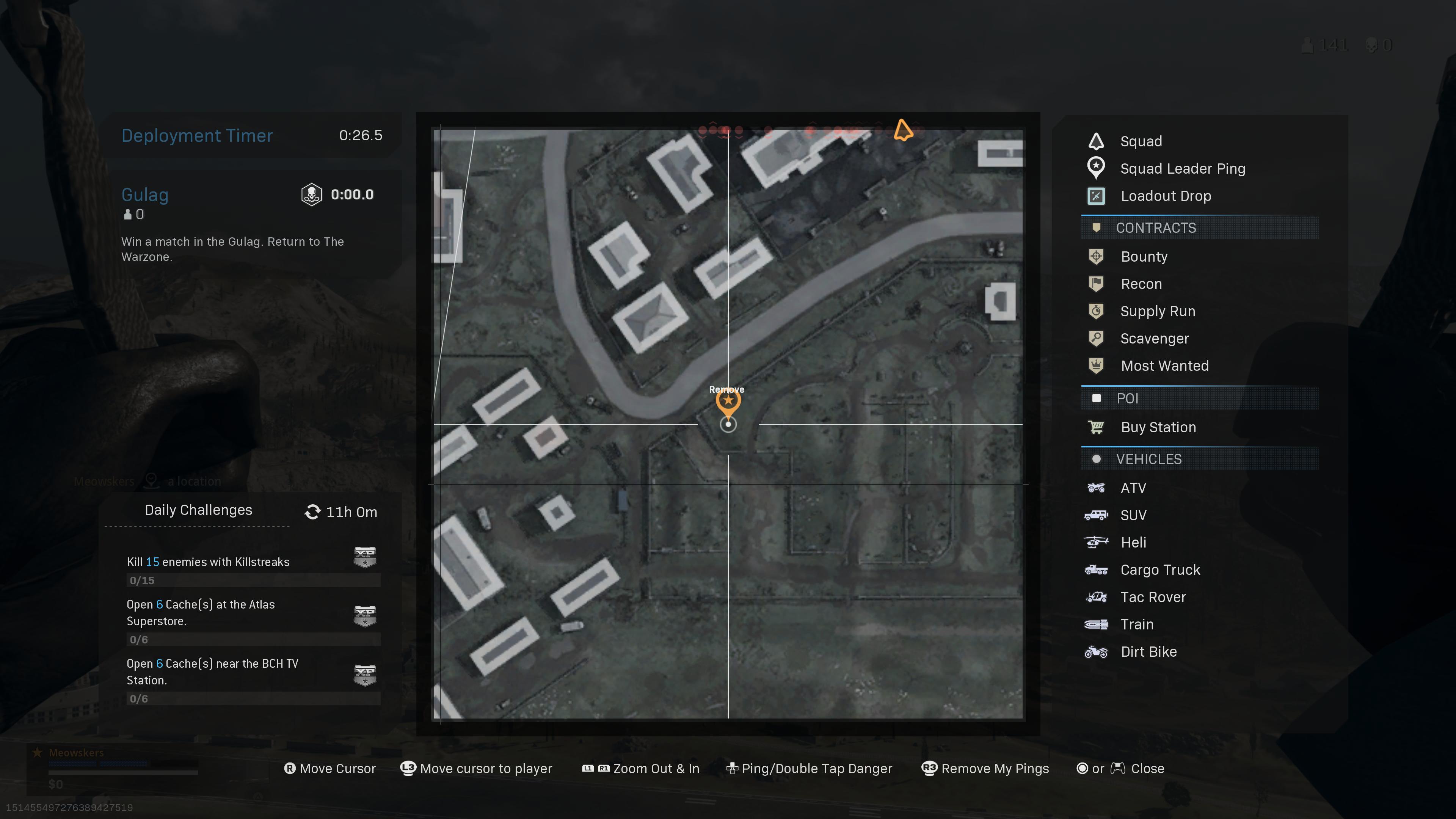Select the Most Wanted crown icon
The image size is (1456, 819).
click(1097, 366)
